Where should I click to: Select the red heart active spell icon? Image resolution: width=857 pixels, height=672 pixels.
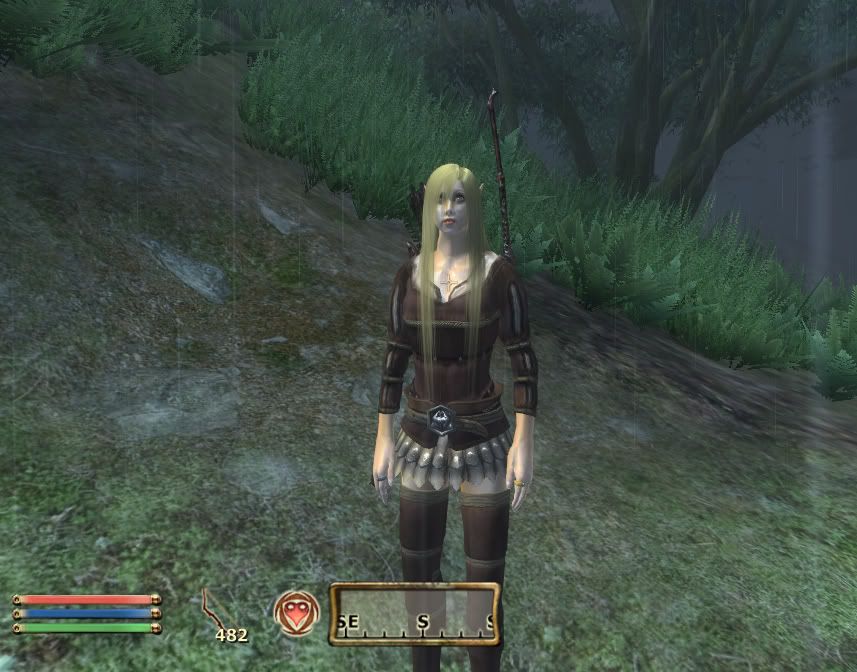(297, 613)
